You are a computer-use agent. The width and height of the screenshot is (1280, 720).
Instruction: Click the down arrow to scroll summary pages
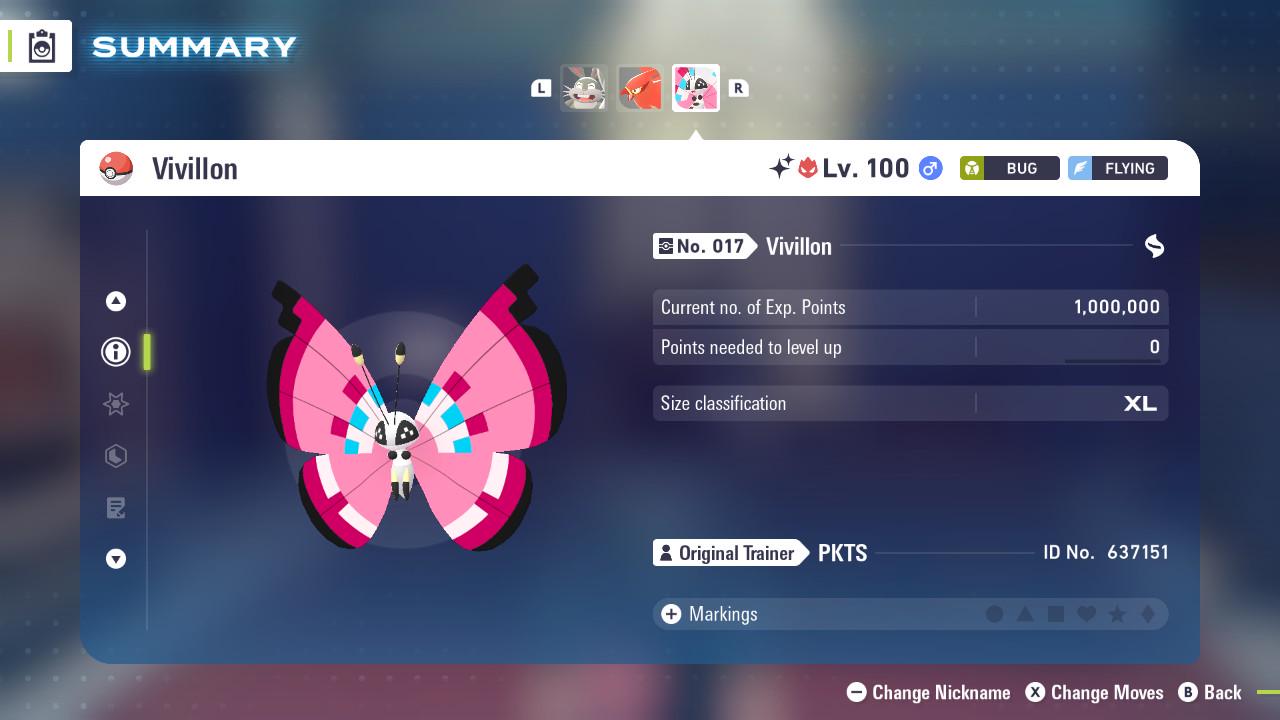tap(116, 559)
